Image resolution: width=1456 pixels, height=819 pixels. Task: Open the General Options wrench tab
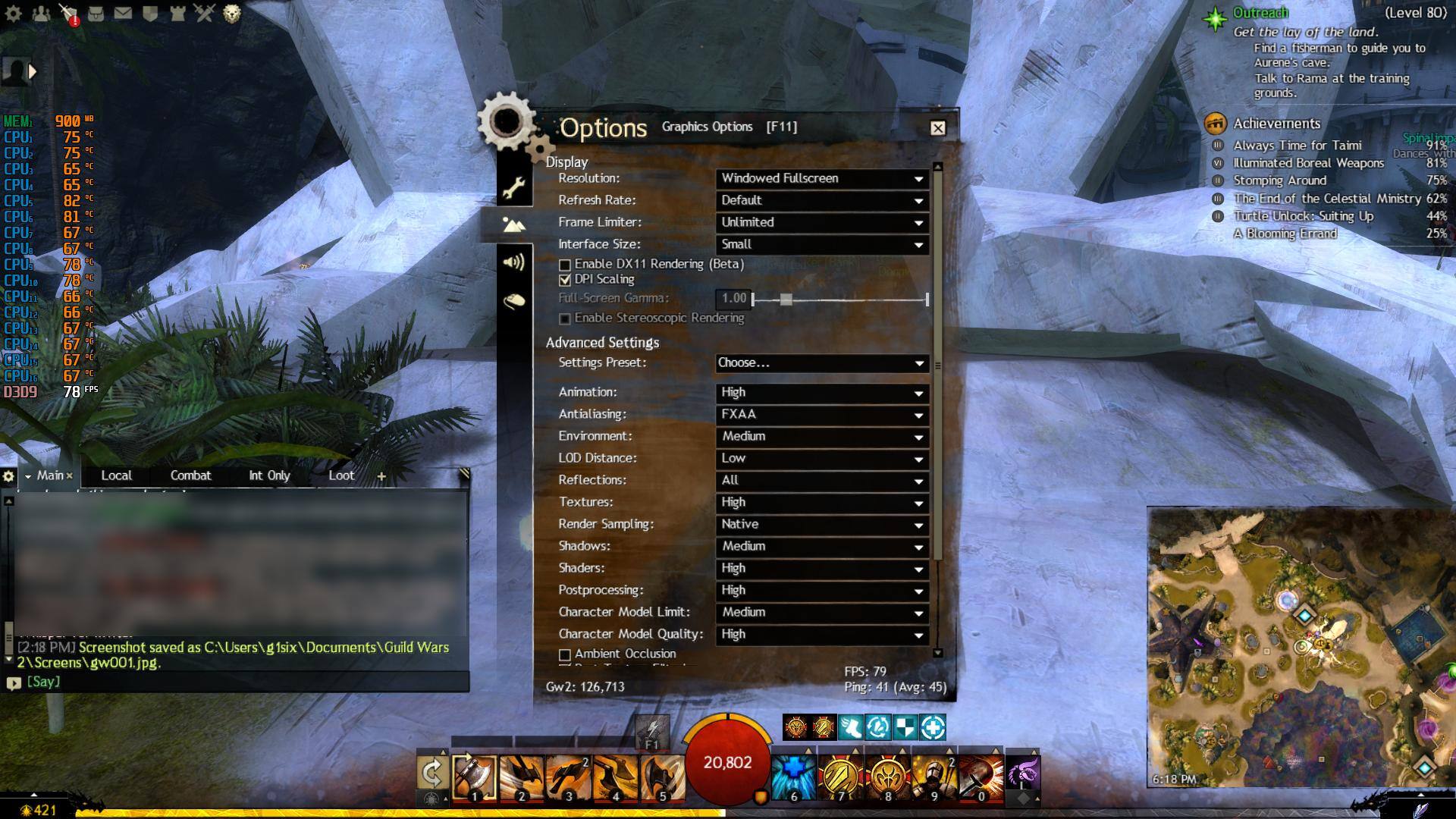[514, 187]
